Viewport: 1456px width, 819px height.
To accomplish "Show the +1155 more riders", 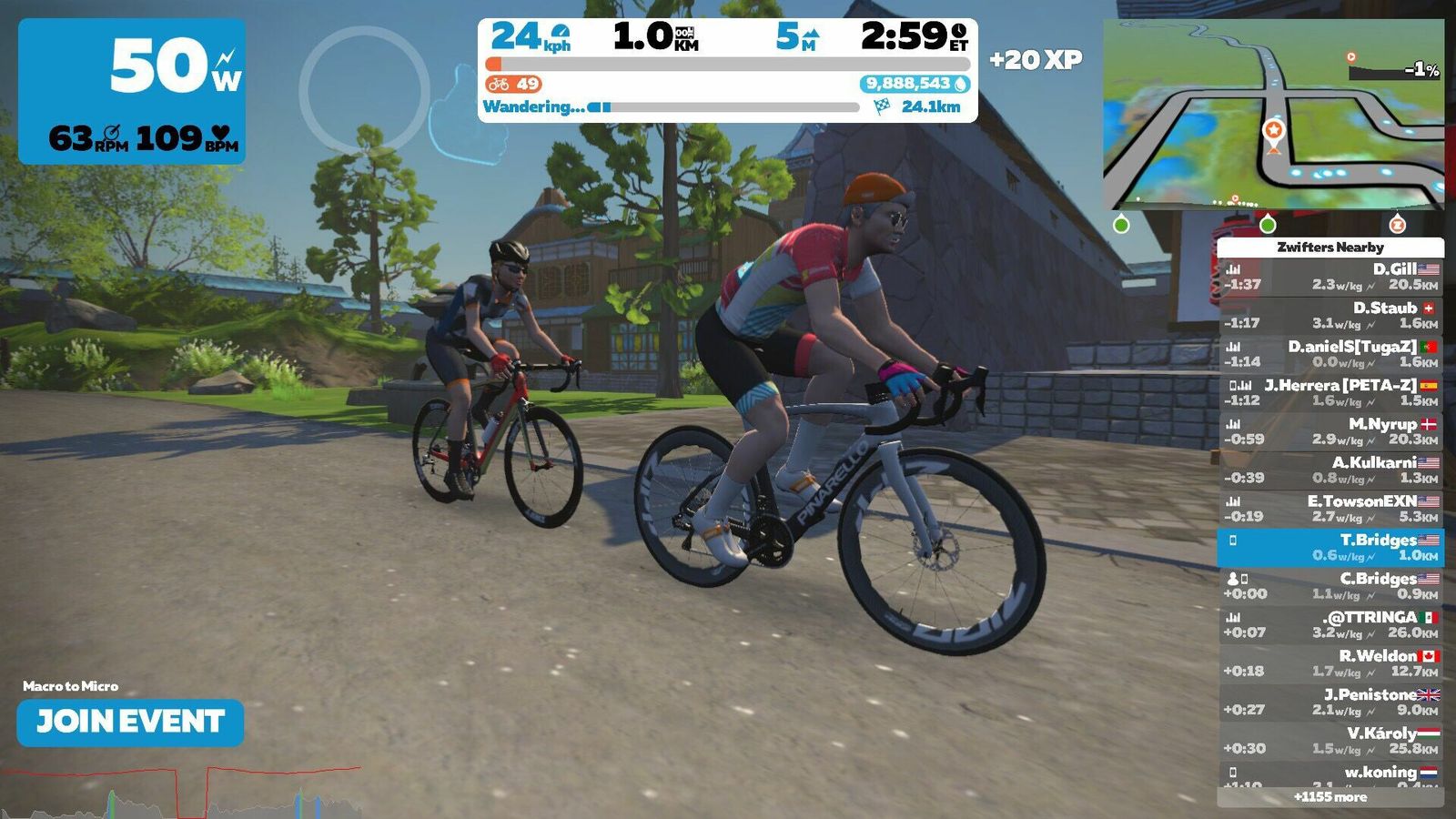I will tap(1330, 797).
